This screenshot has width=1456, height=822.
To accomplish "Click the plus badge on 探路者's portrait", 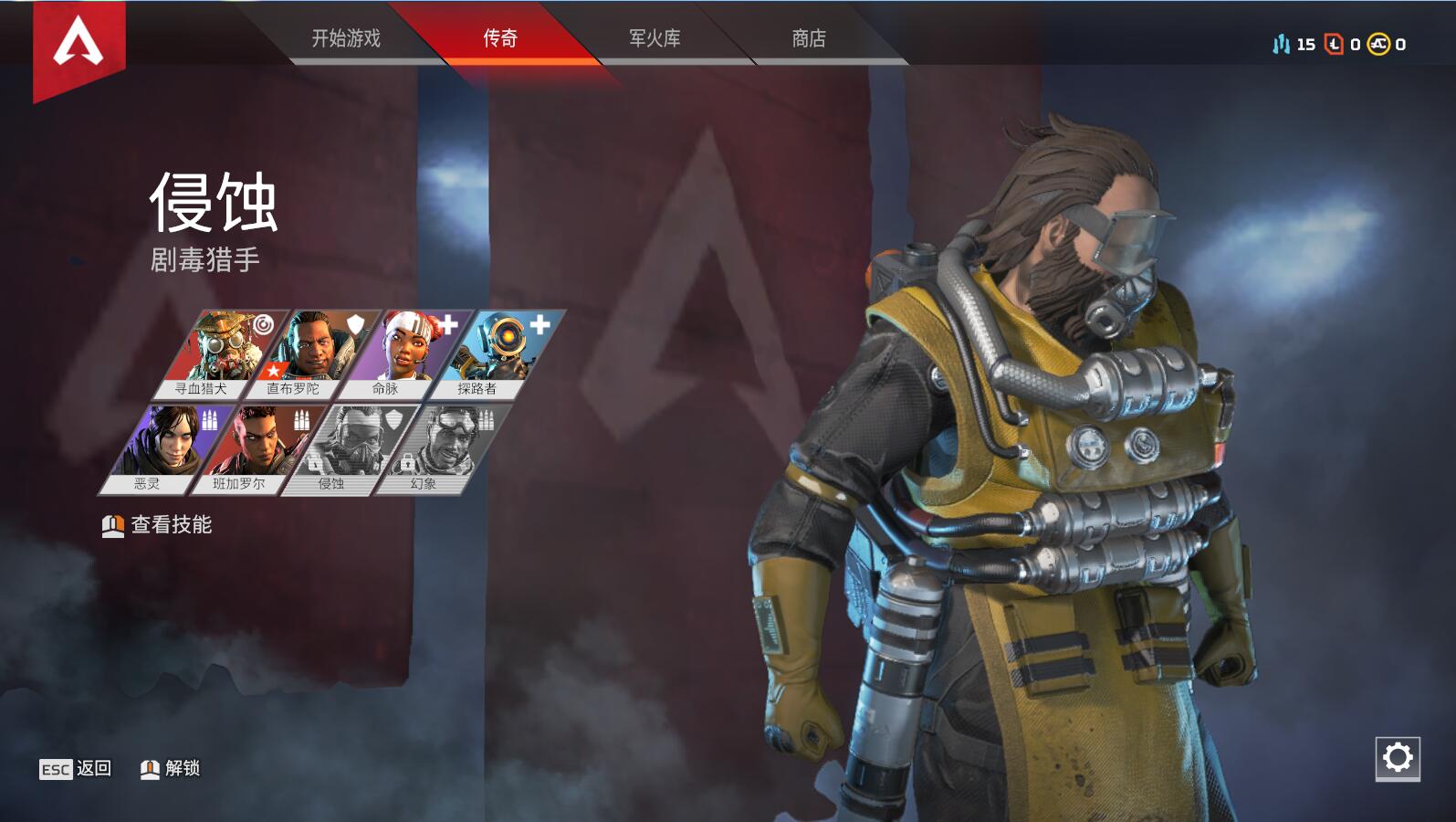I will [538, 324].
